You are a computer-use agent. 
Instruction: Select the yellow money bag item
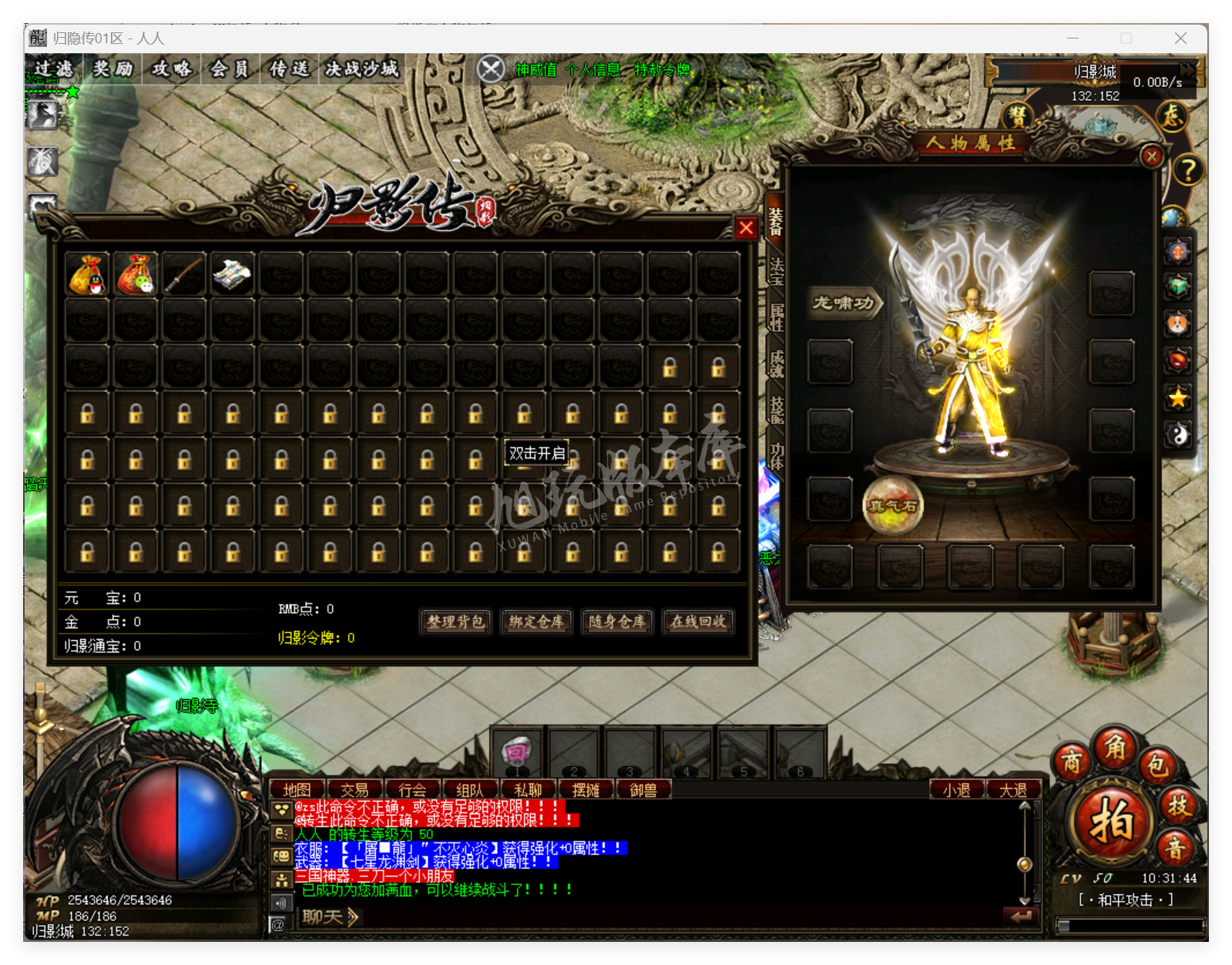(87, 275)
